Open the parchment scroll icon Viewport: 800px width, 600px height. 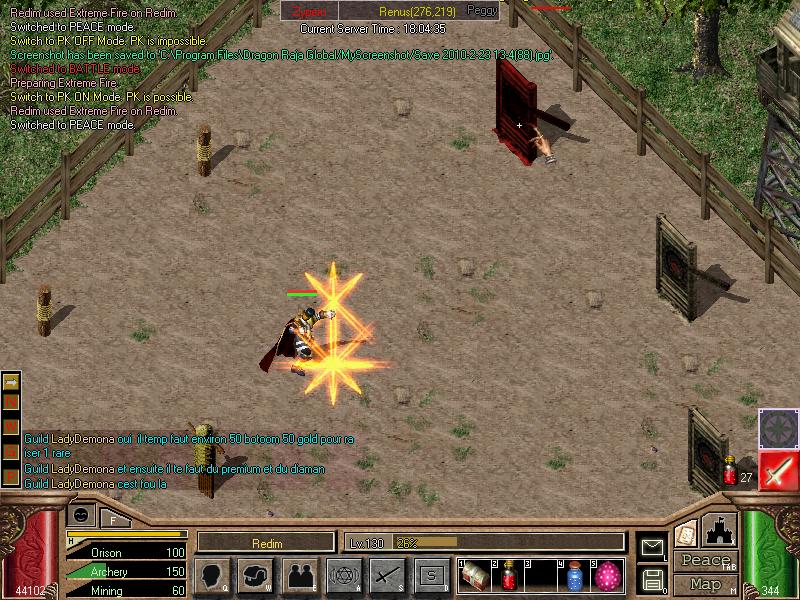(x=685, y=532)
